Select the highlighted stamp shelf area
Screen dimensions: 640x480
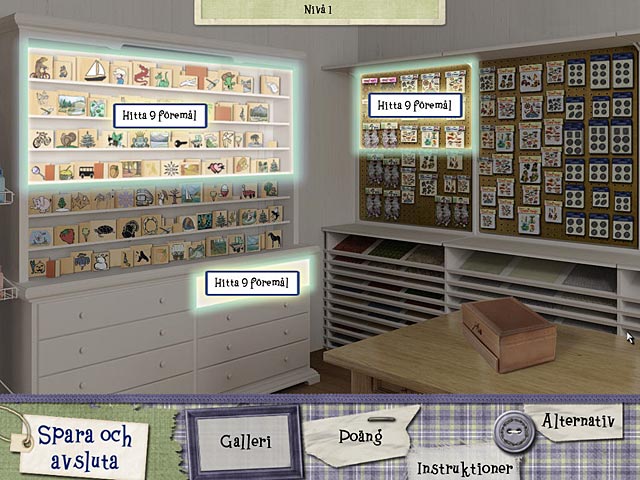(160, 115)
